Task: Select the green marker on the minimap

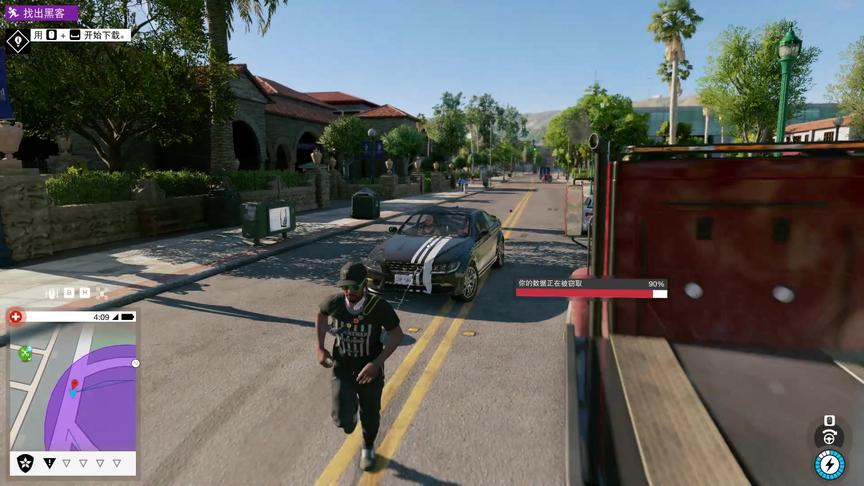Action: point(26,352)
